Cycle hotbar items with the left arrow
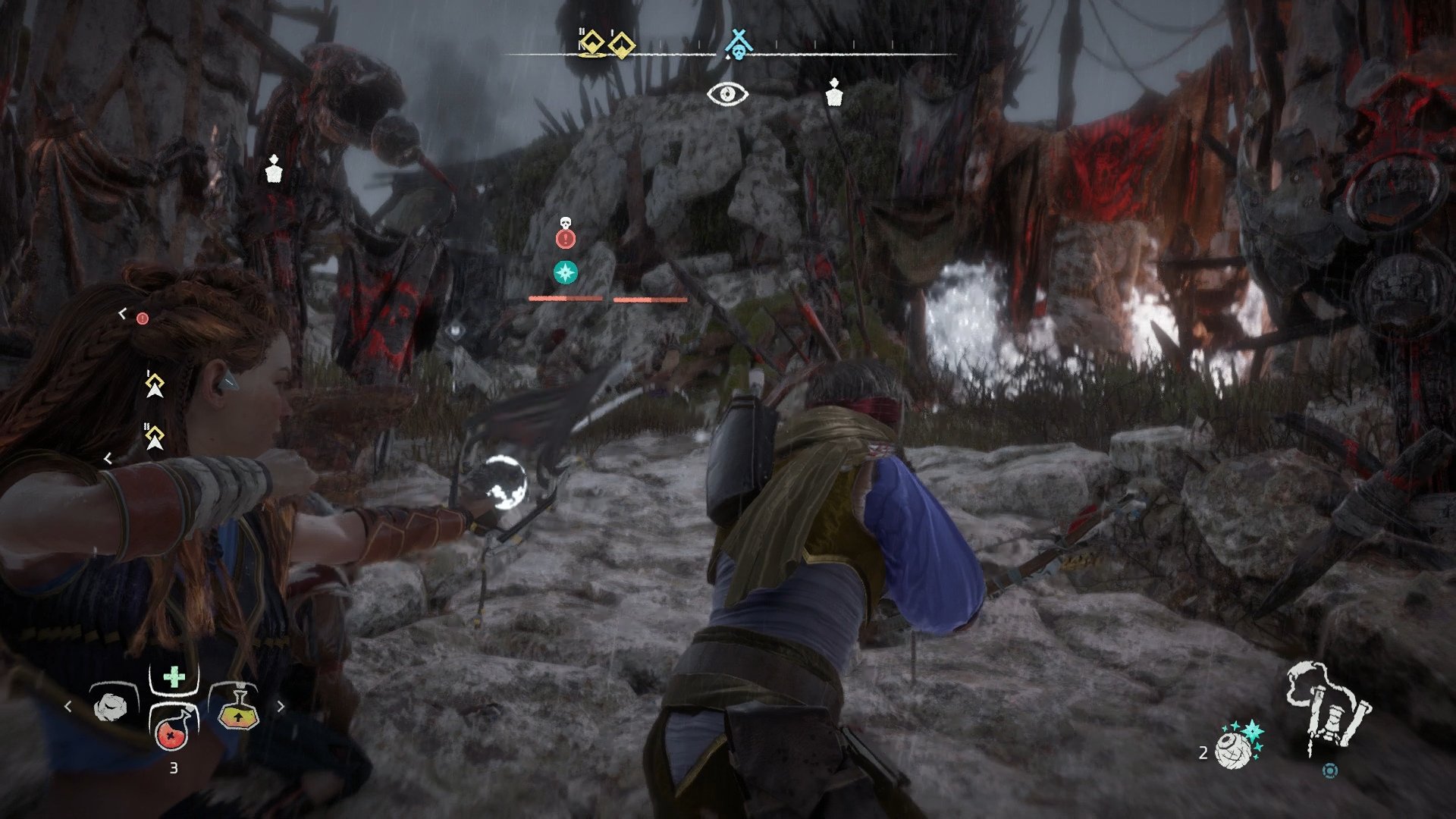Screen dimensions: 1456x819 coord(68,707)
